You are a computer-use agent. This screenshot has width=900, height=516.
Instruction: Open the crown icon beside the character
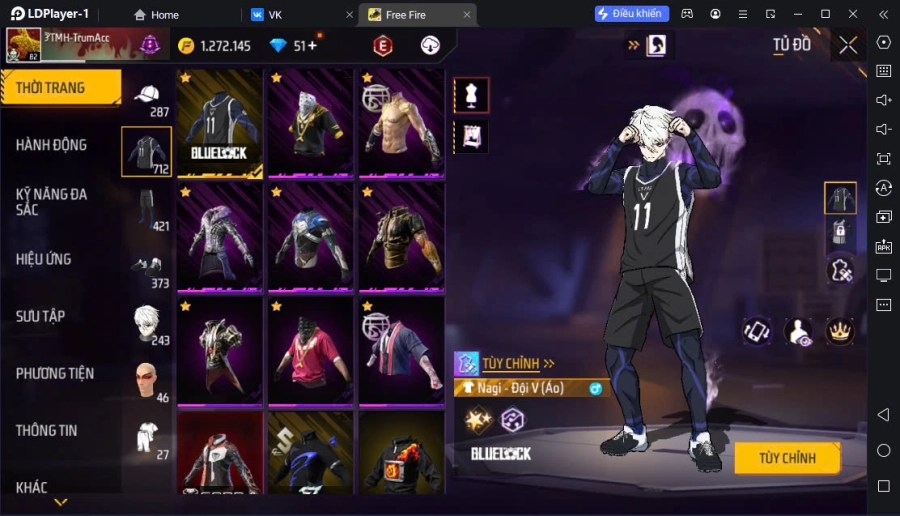click(x=839, y=331)
